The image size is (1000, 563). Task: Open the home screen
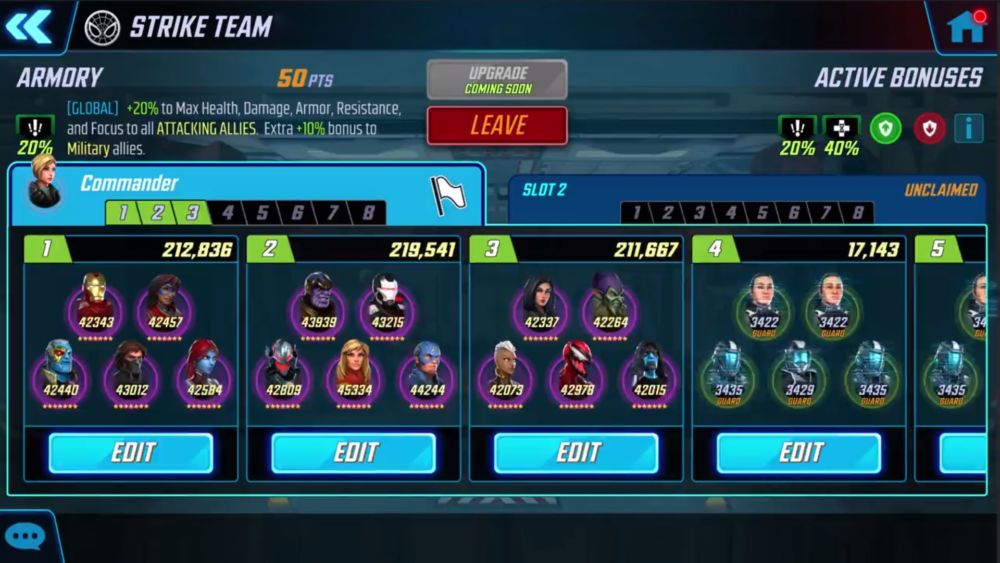[966, 26]
